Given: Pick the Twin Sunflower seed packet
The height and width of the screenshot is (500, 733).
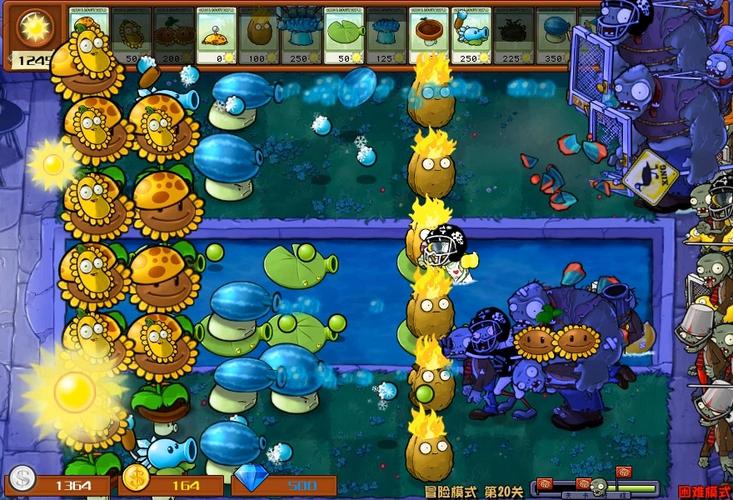Looking at the screenshot, I should point(175,37).
